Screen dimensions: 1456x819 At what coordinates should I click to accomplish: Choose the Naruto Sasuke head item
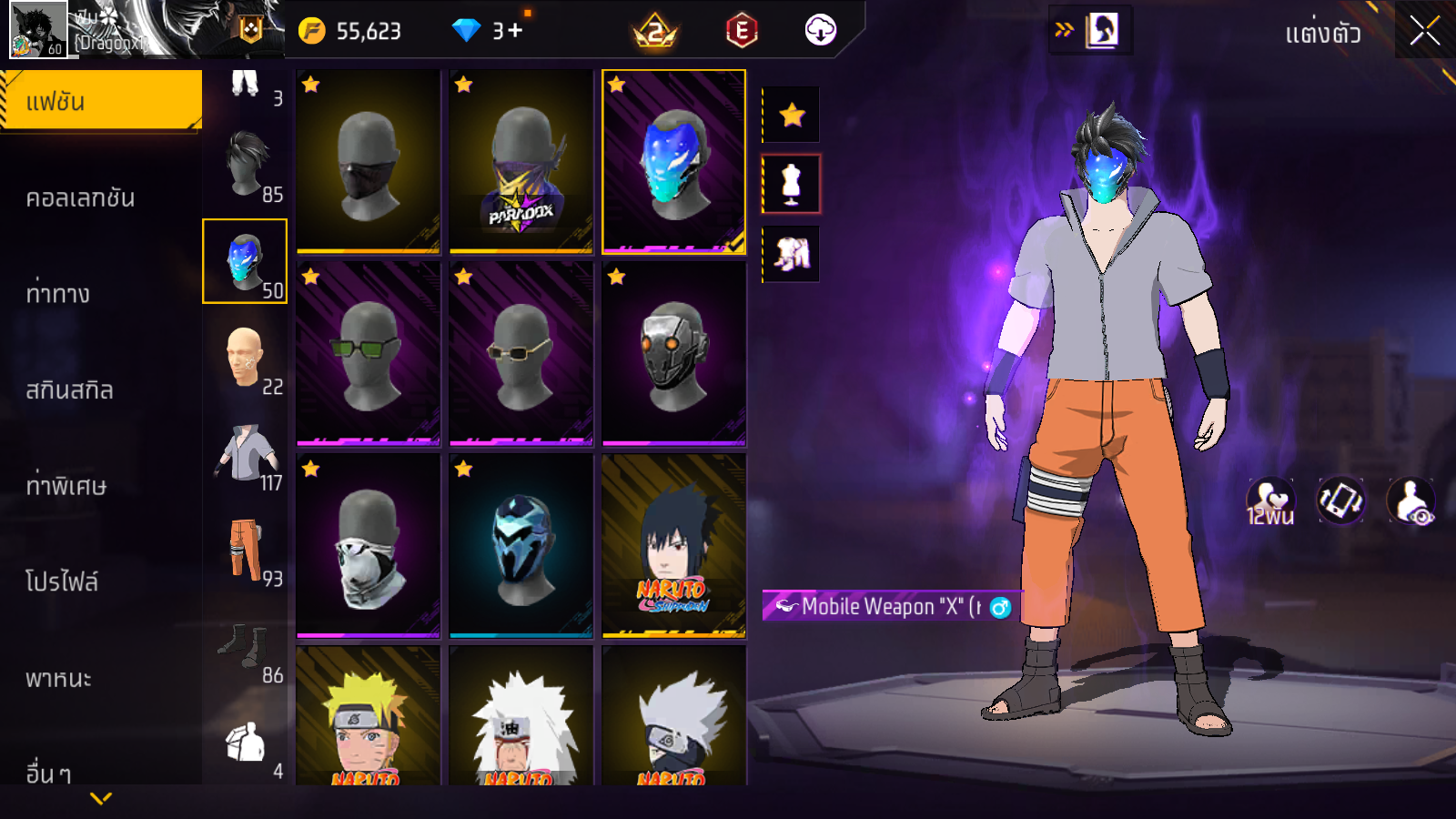point(674,546)
